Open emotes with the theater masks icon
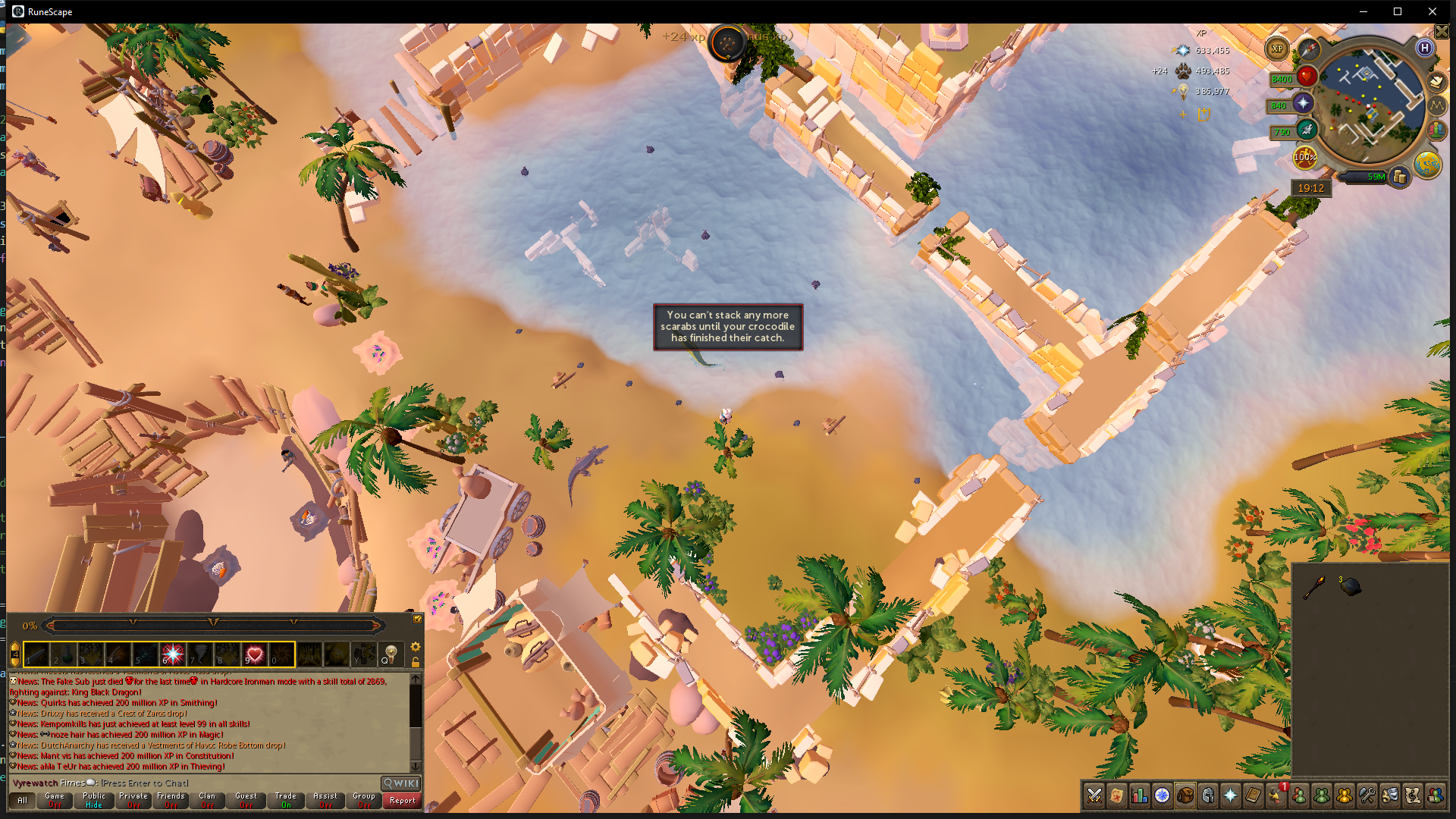The width and height of the screenshot is (1456, 819). click(x=1389, y=795)
